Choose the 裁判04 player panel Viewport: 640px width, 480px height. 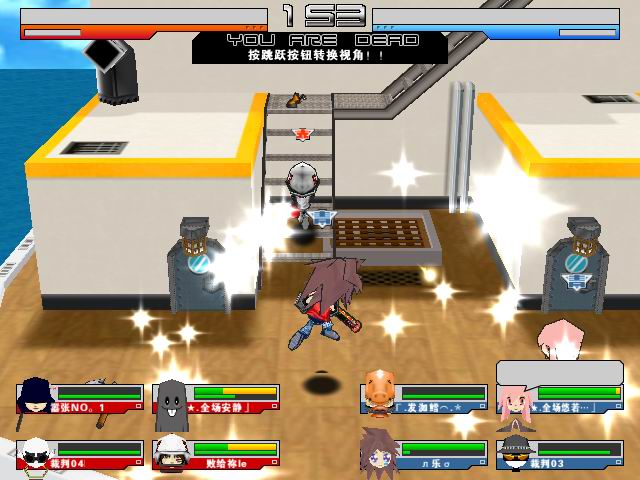(x=80, y=455)
